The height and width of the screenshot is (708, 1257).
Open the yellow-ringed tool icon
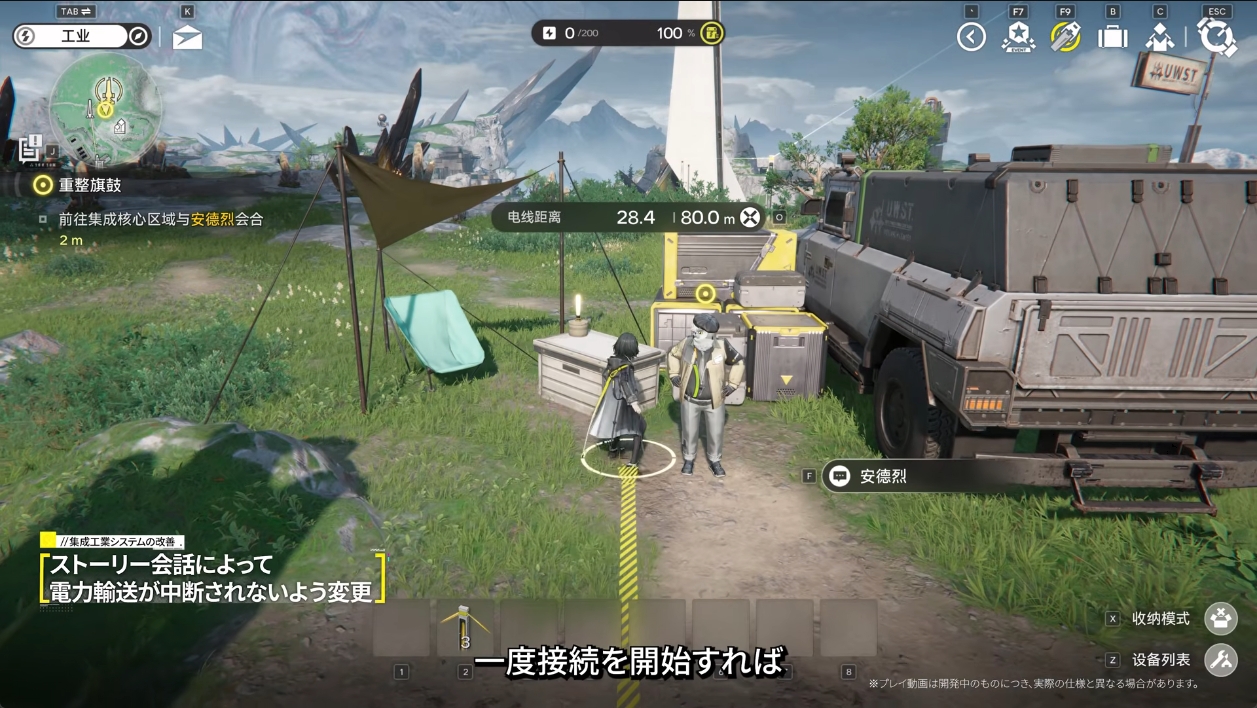tap(1065, 37)
